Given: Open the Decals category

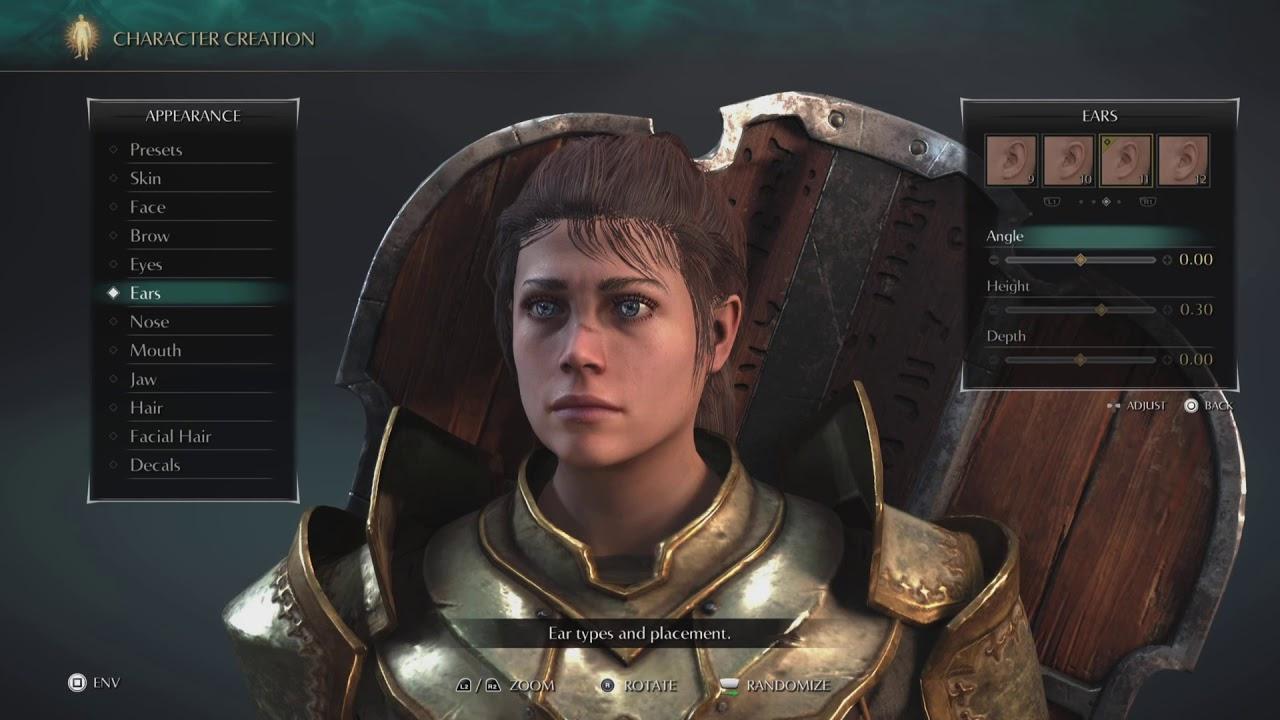Looking at the screenshot, I should pyautogui.click(x=155, y=466).
